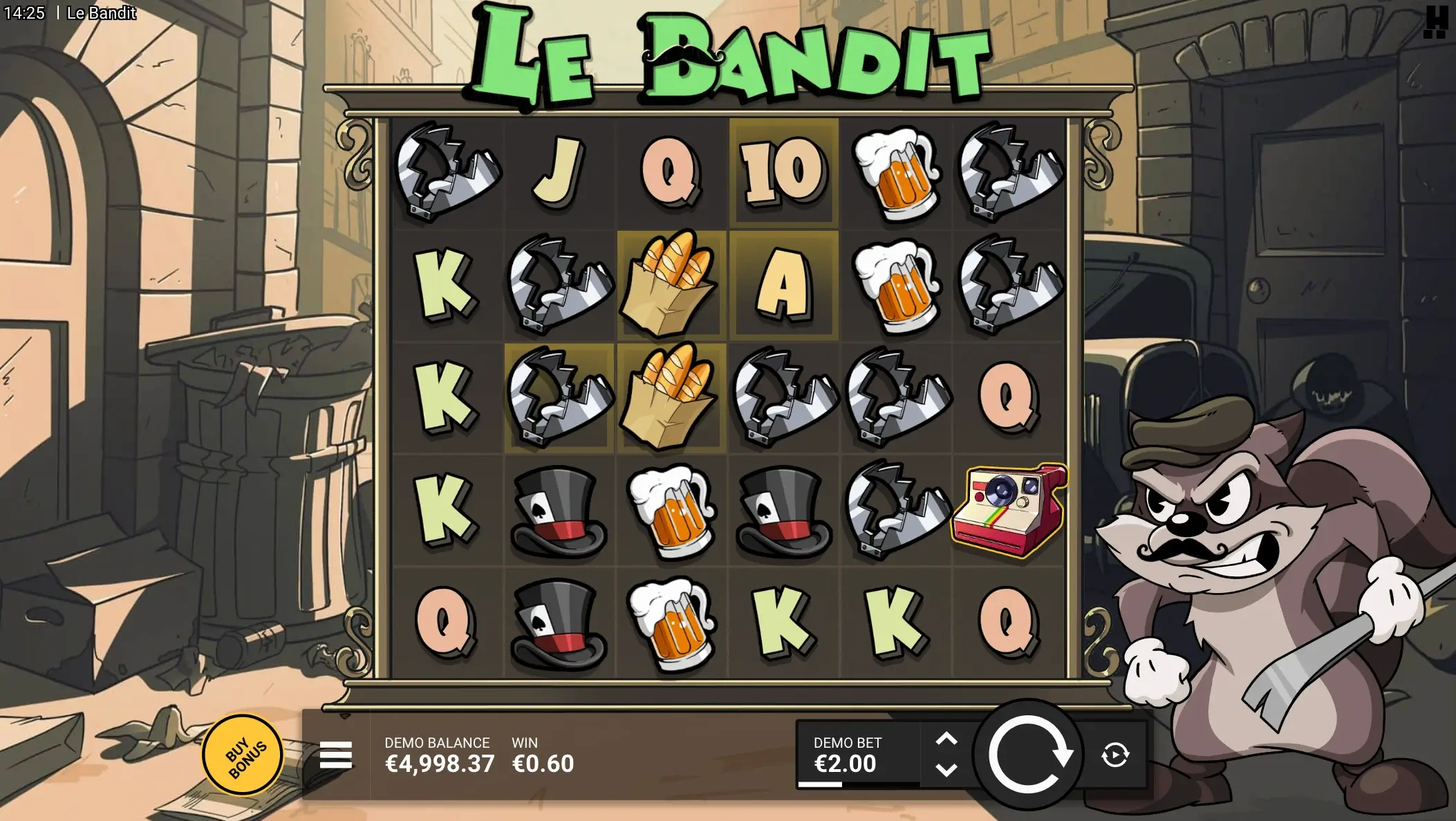1456x821 pixels.
Task: Click the highlighted A symbol
Action: point(784,285)
